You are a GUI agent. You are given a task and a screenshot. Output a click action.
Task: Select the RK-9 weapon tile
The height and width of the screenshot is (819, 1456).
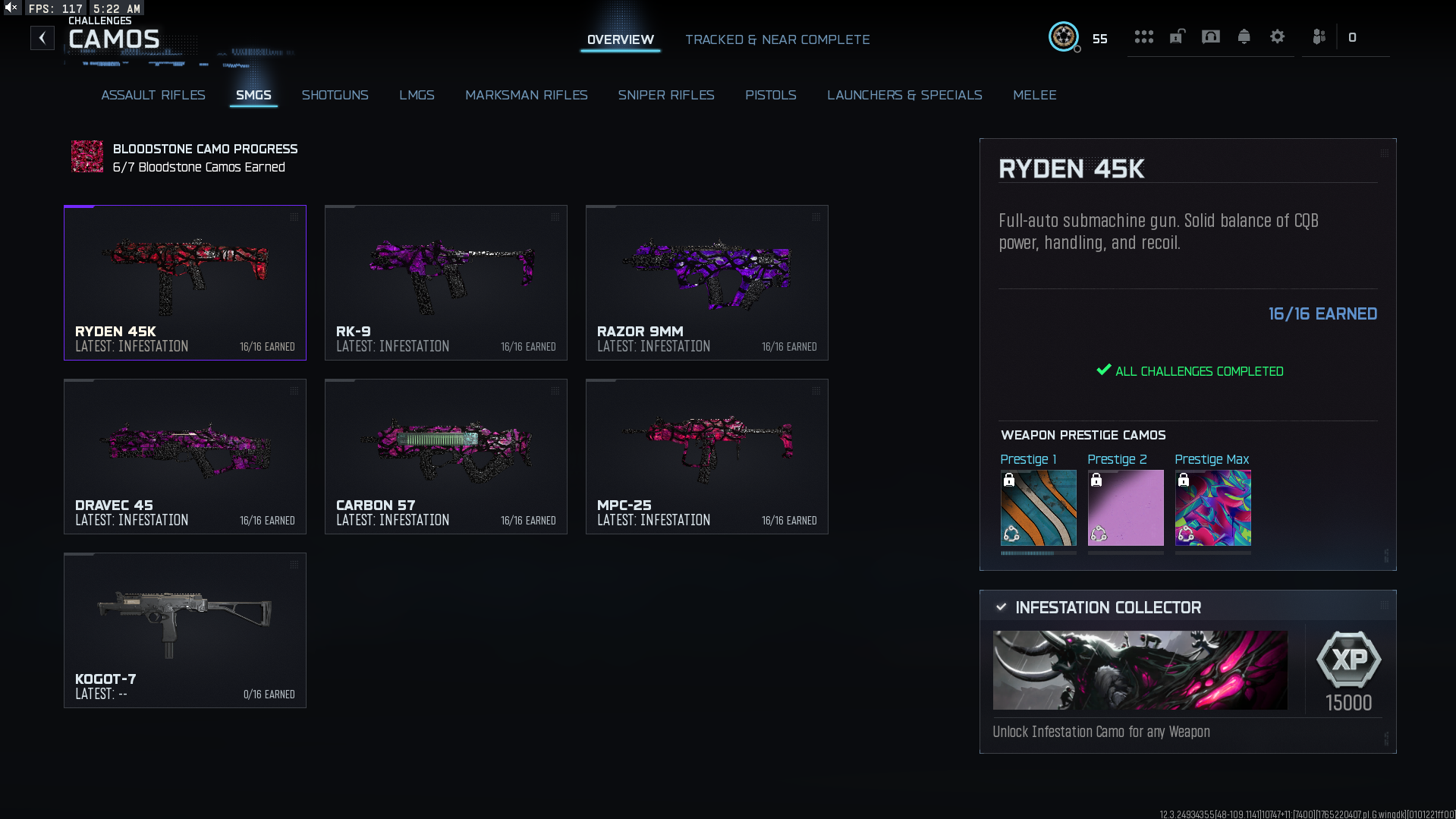(445, 282)
